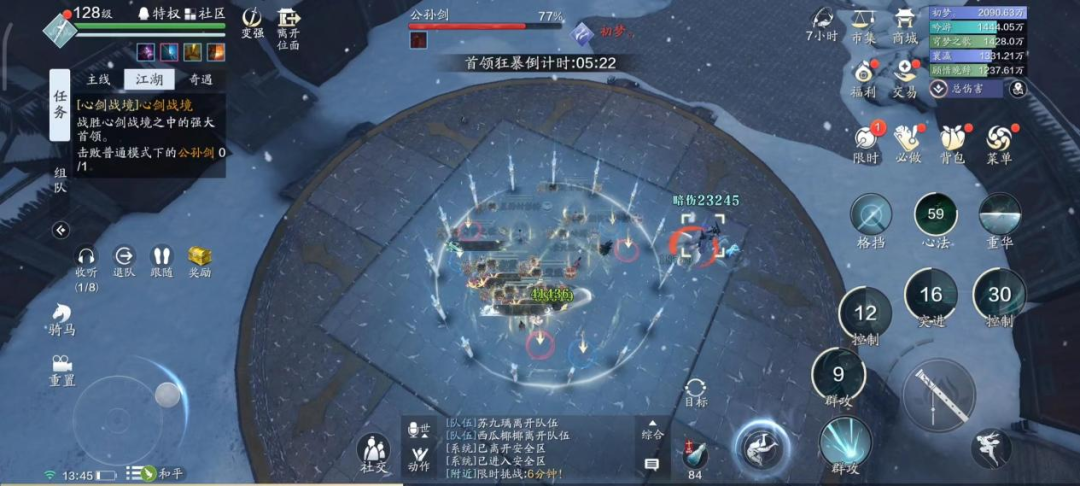Open the 福利 rewards icon

tap(863, 75)
